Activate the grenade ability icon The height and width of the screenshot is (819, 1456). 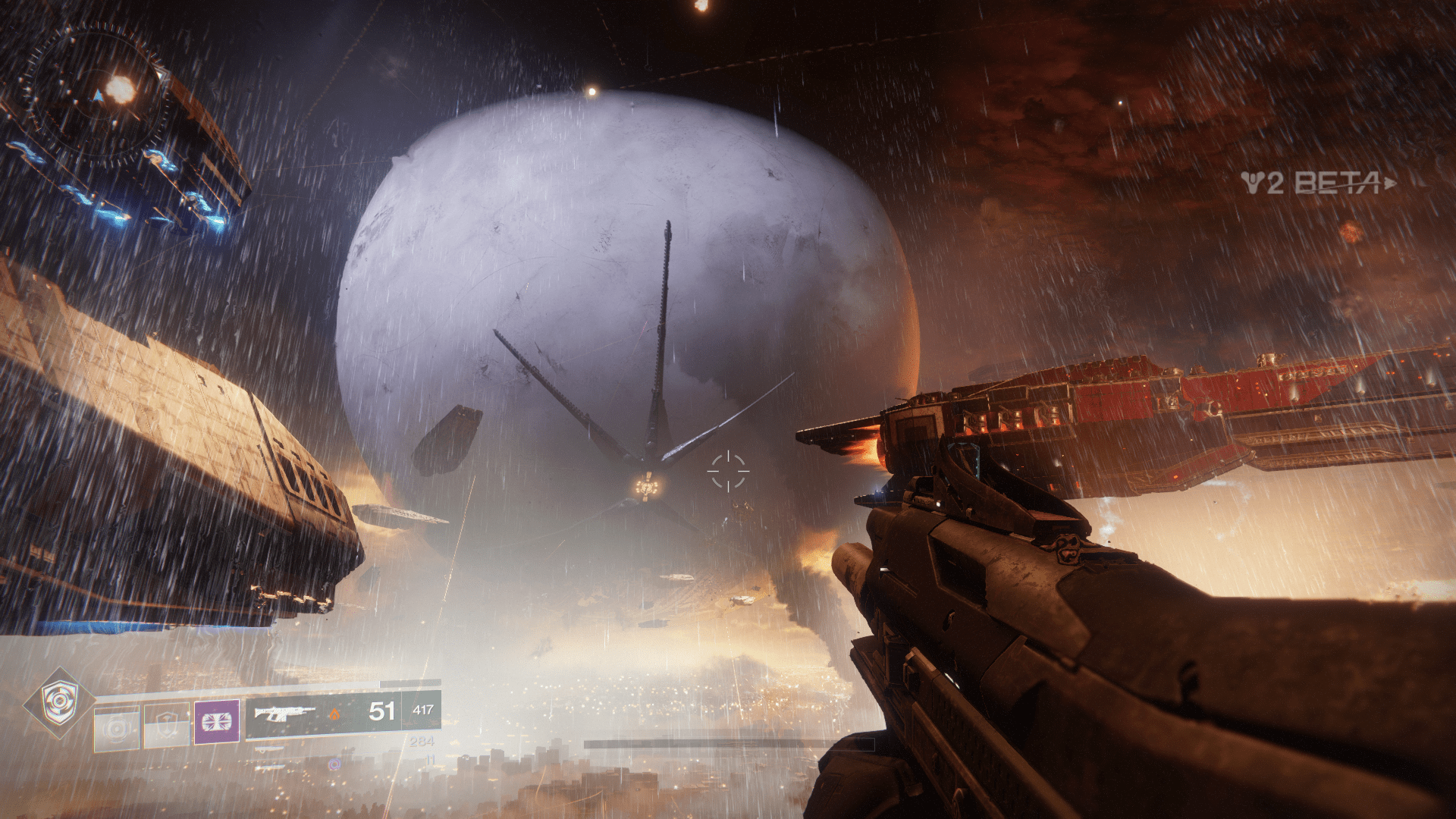click(117, 729)
